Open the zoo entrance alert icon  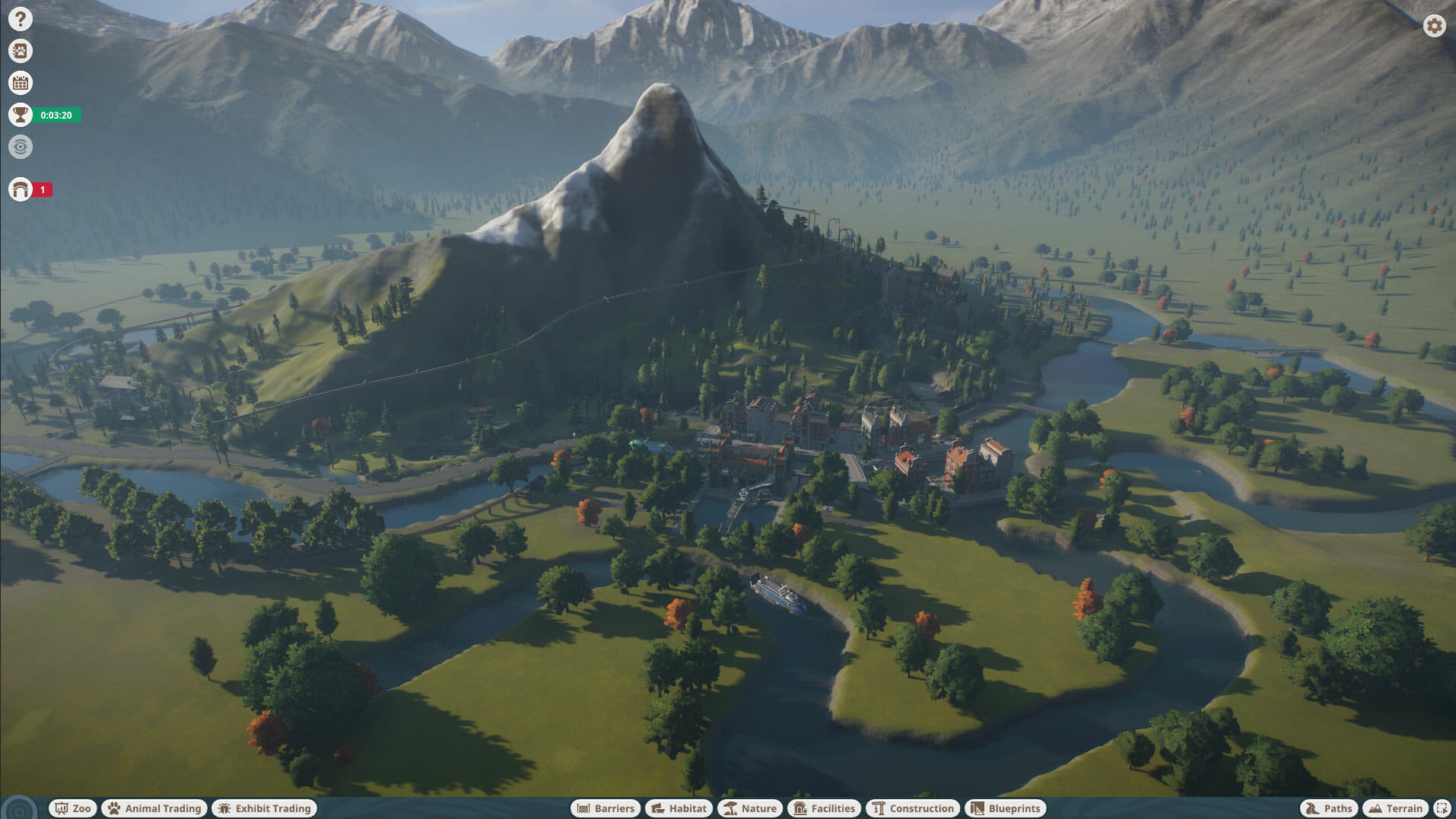(x=21, y=189)
